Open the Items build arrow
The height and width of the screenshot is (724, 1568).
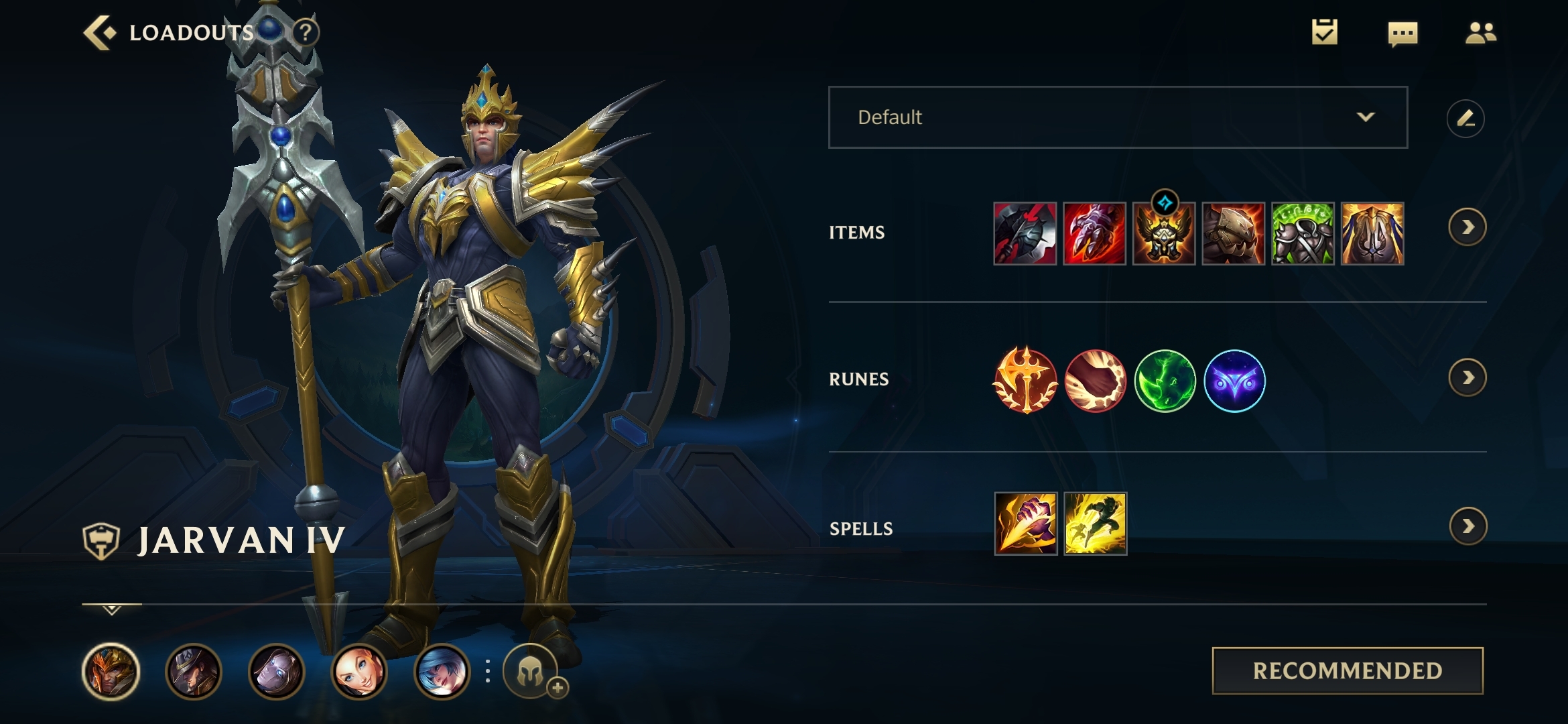(1467, 228)
